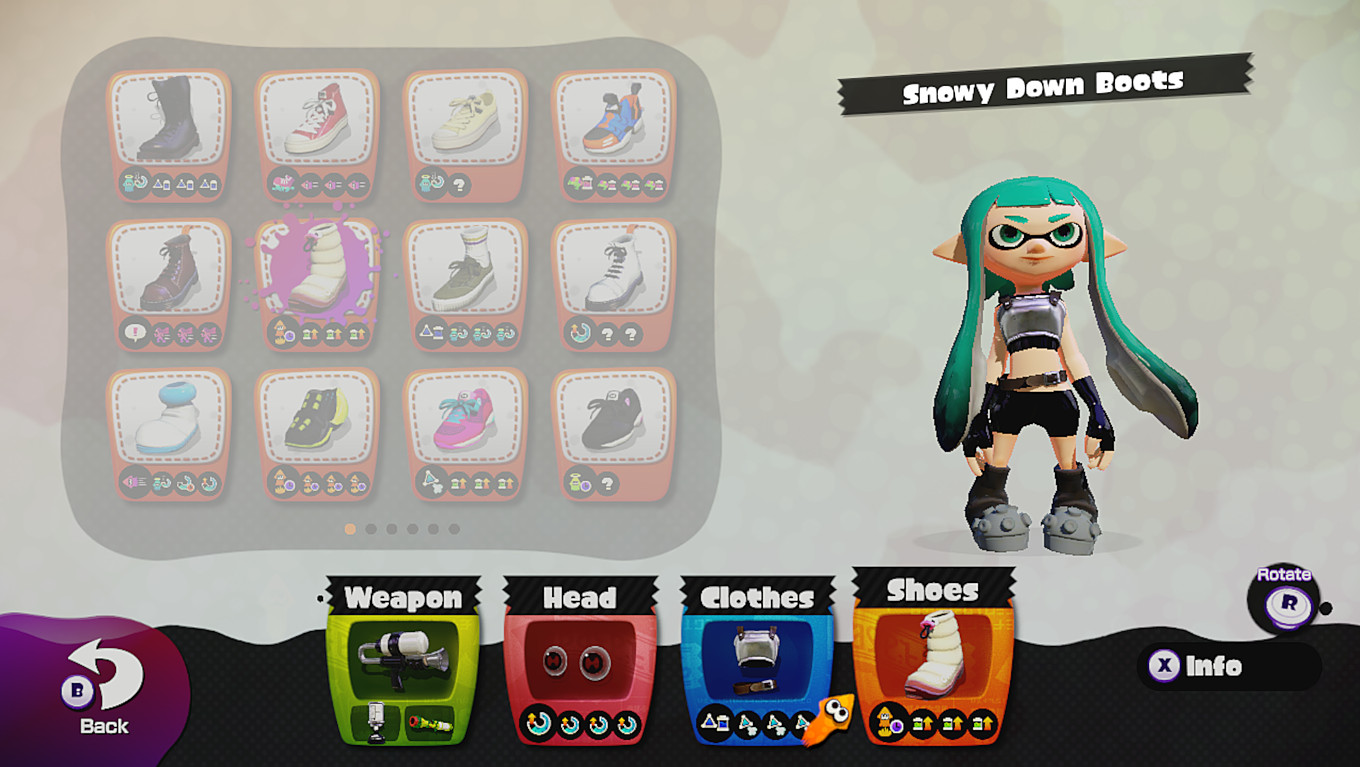1360x767 pixels.
Task: Click the unknown ability question mark on the cream sneakers
Action: click(460, 183)
